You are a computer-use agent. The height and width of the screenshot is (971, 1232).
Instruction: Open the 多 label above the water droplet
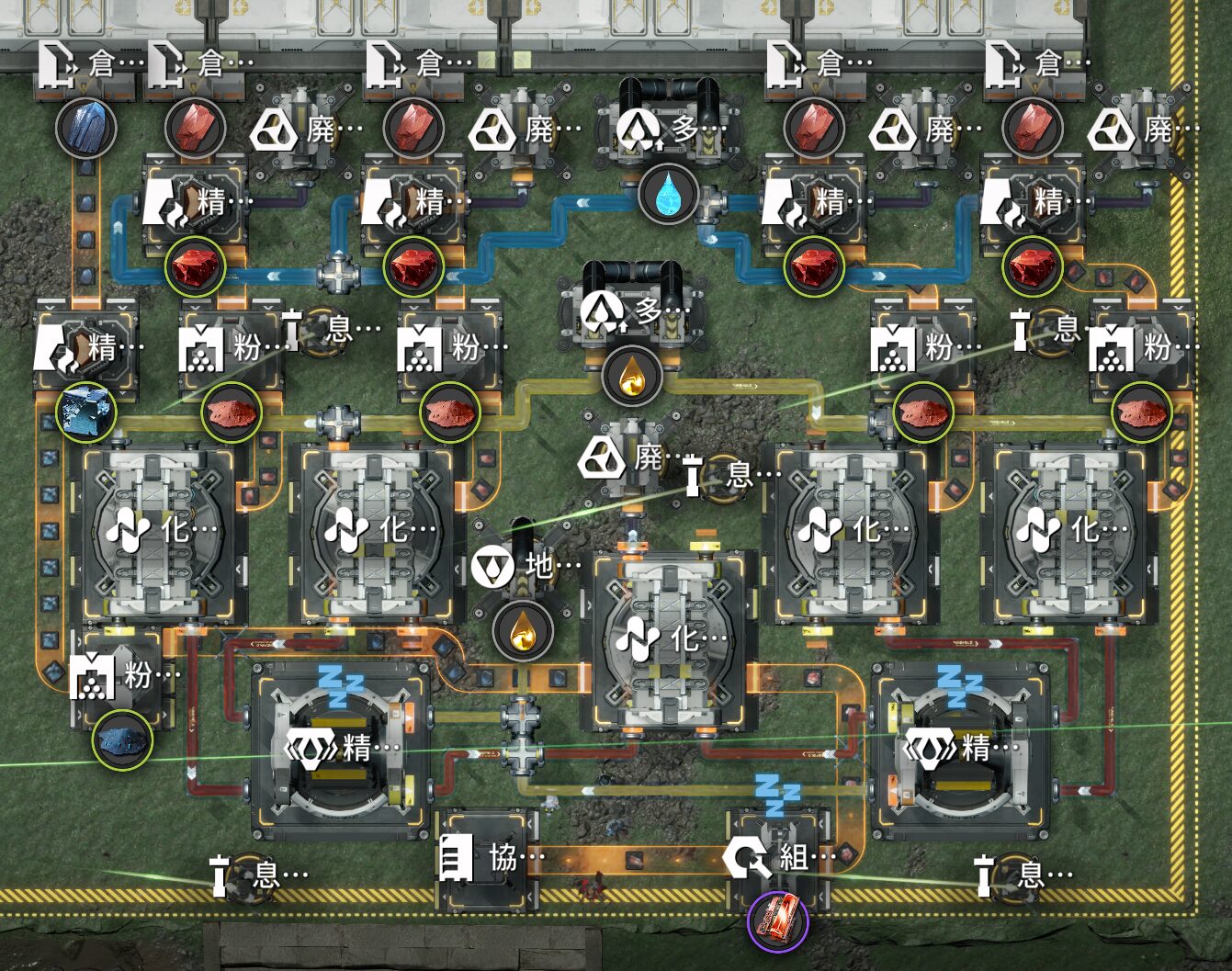pyautogui.click(x=670, y=128)
